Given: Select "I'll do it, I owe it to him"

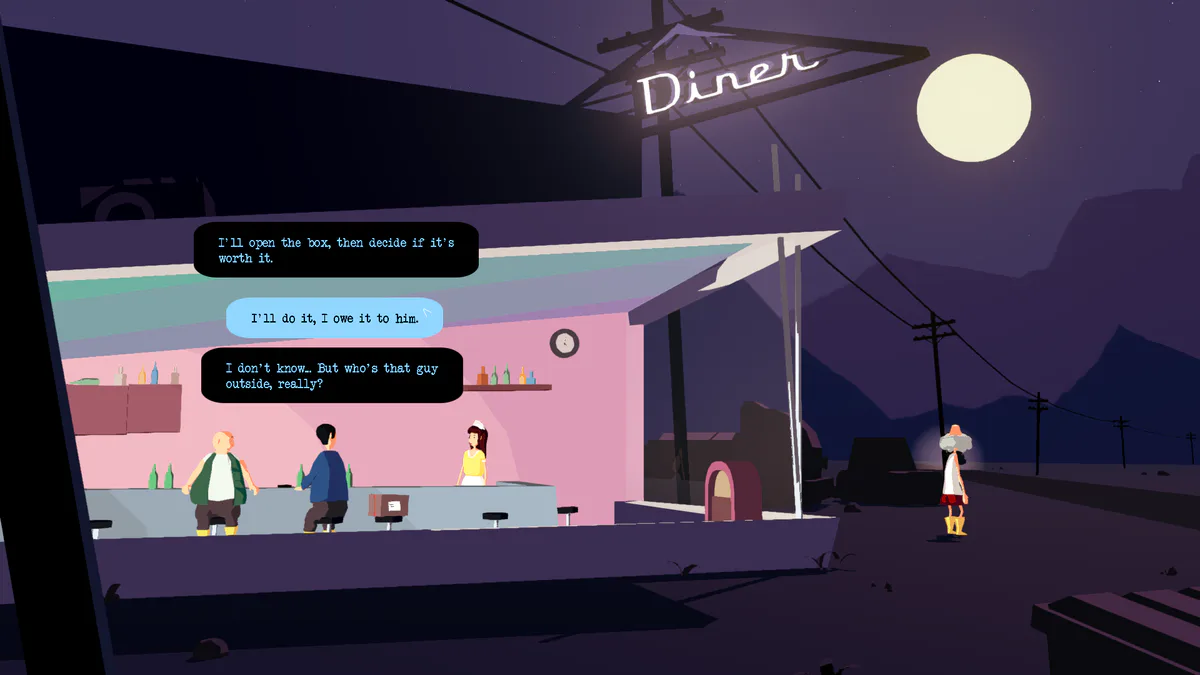Looking at the screenshot, I should (334, 318).
